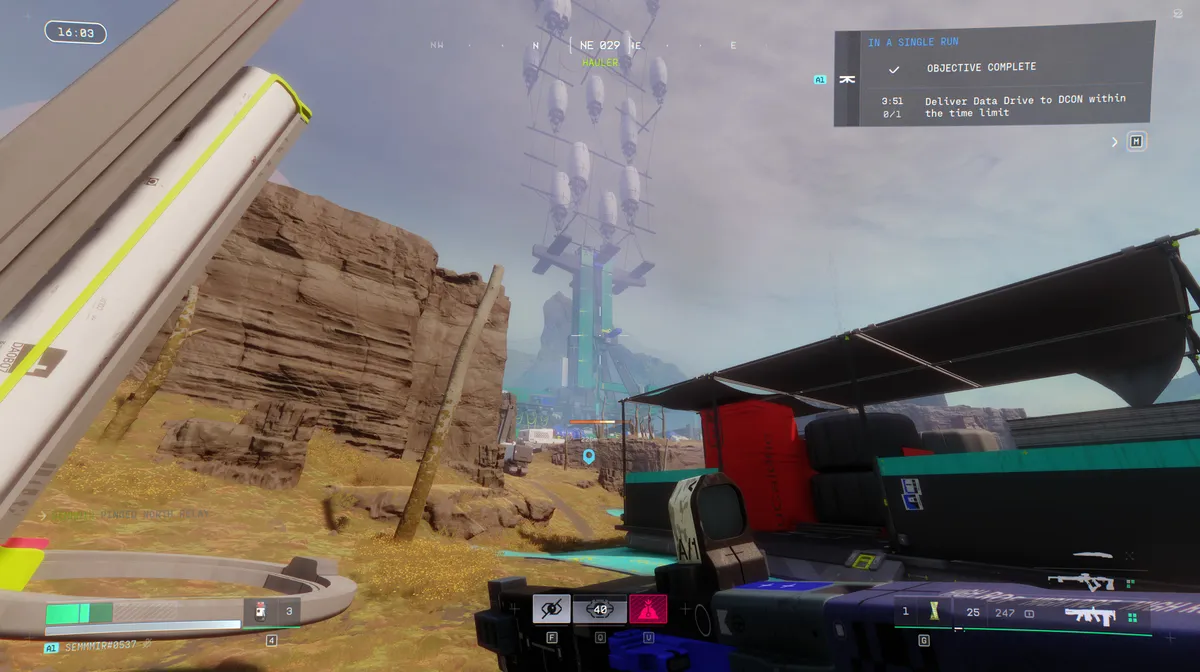Click the blue DCON waypoint marker
The image size is (1200, 672).
[x=589, y=457]
